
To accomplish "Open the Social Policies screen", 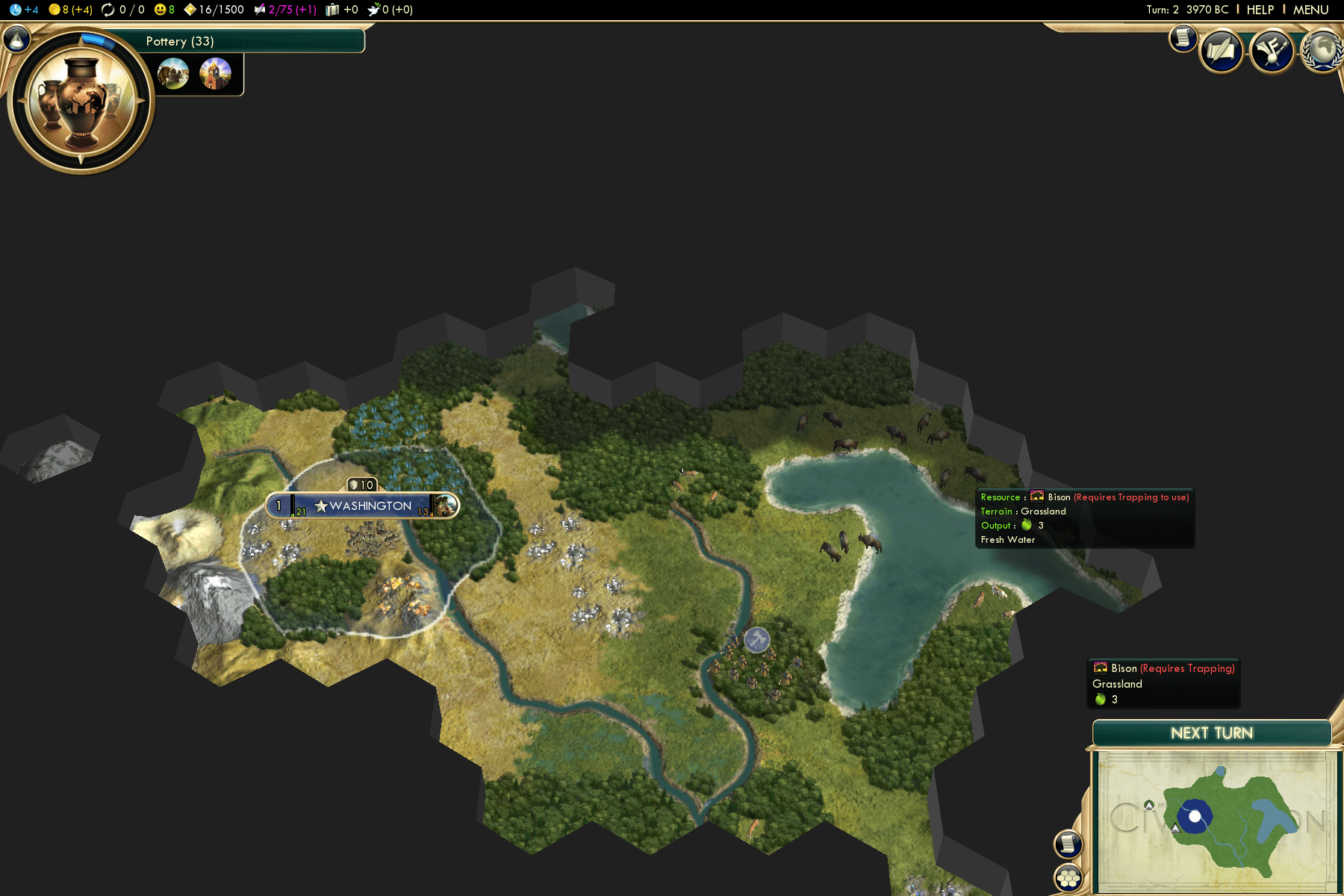I will coord(1222,50).
